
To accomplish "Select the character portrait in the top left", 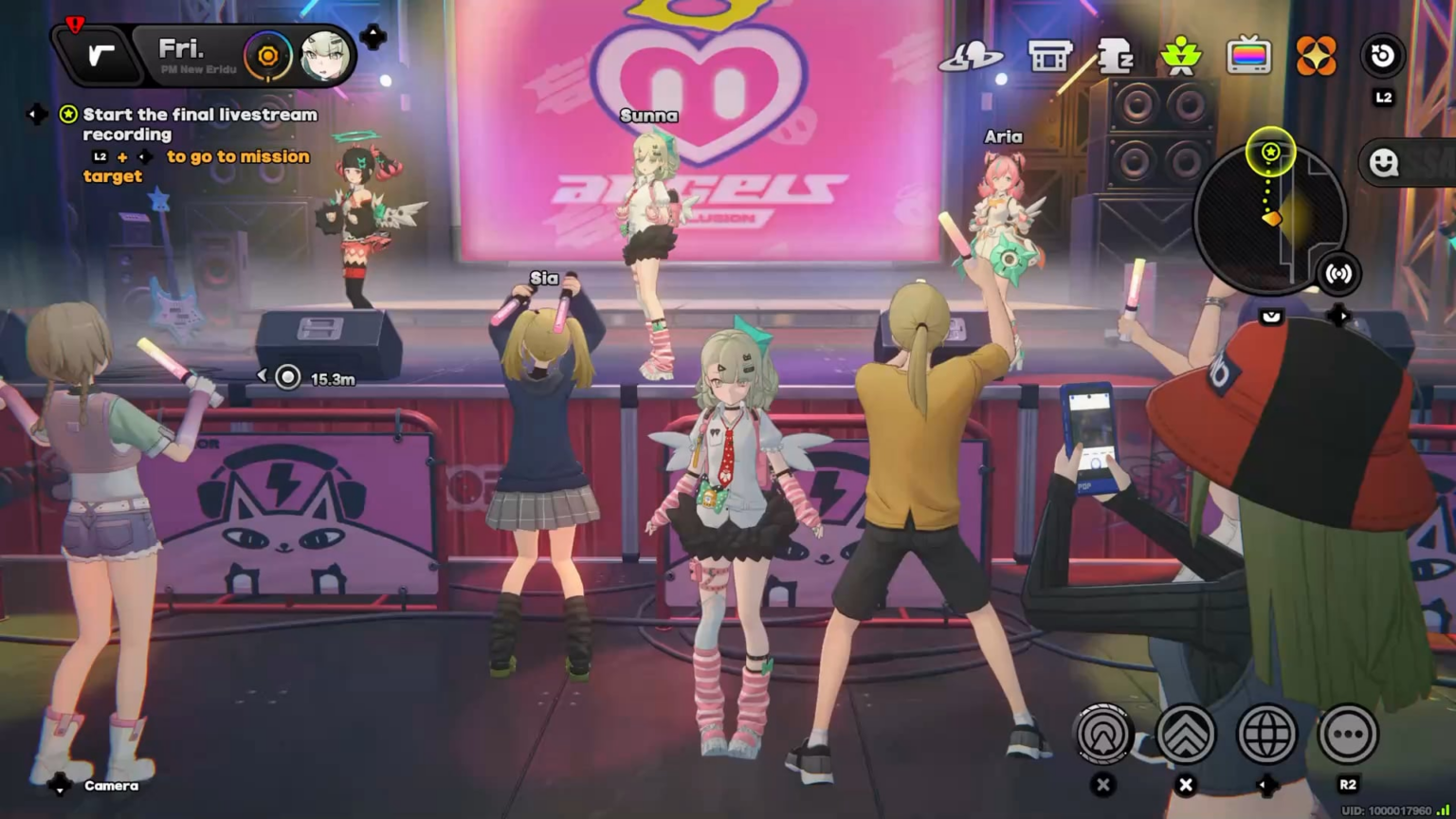I will pos(324,57).
